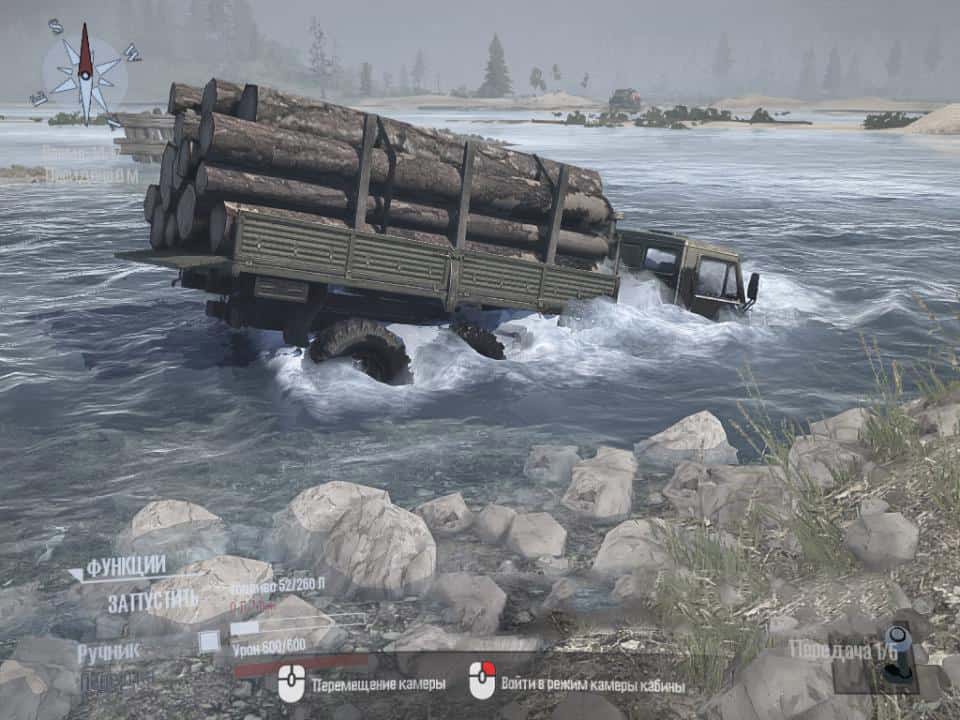Click the compass rose indicator
The height and width of the screenshot is (720, 960).
[x=86, y=73]
